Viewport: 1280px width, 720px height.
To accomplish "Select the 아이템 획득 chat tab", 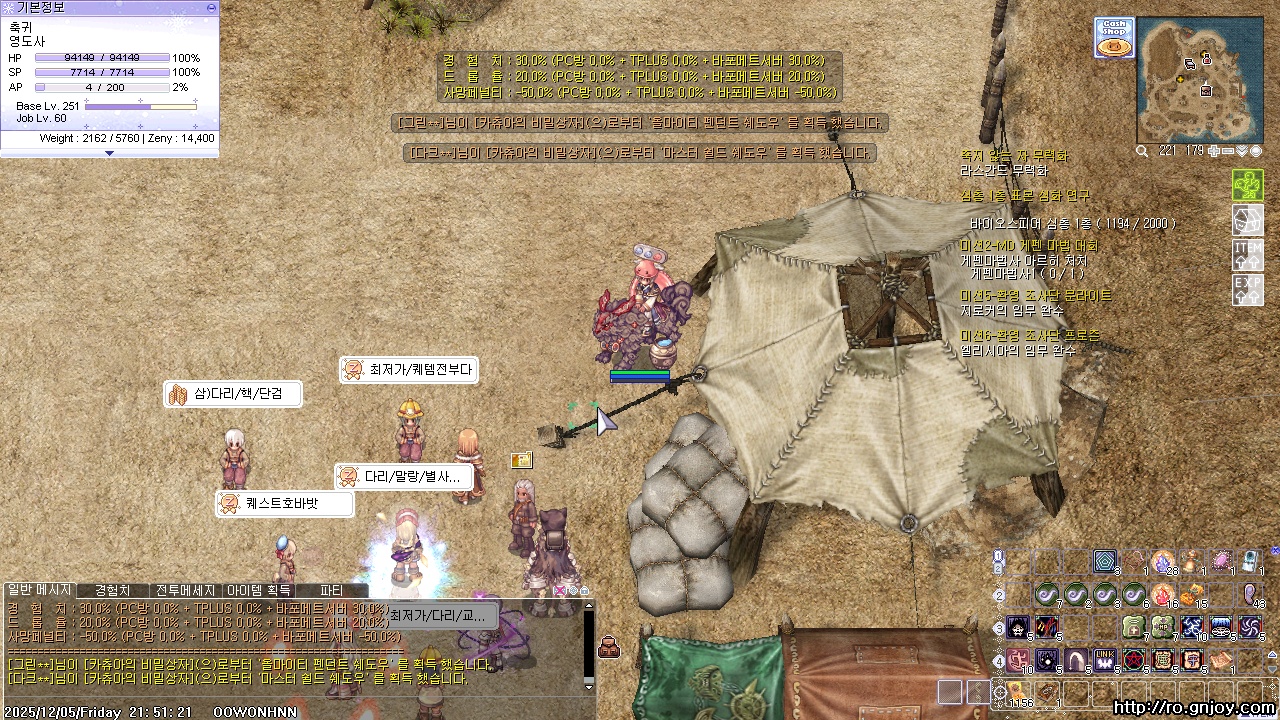I will pyautogui.click(x=258, y=590).
